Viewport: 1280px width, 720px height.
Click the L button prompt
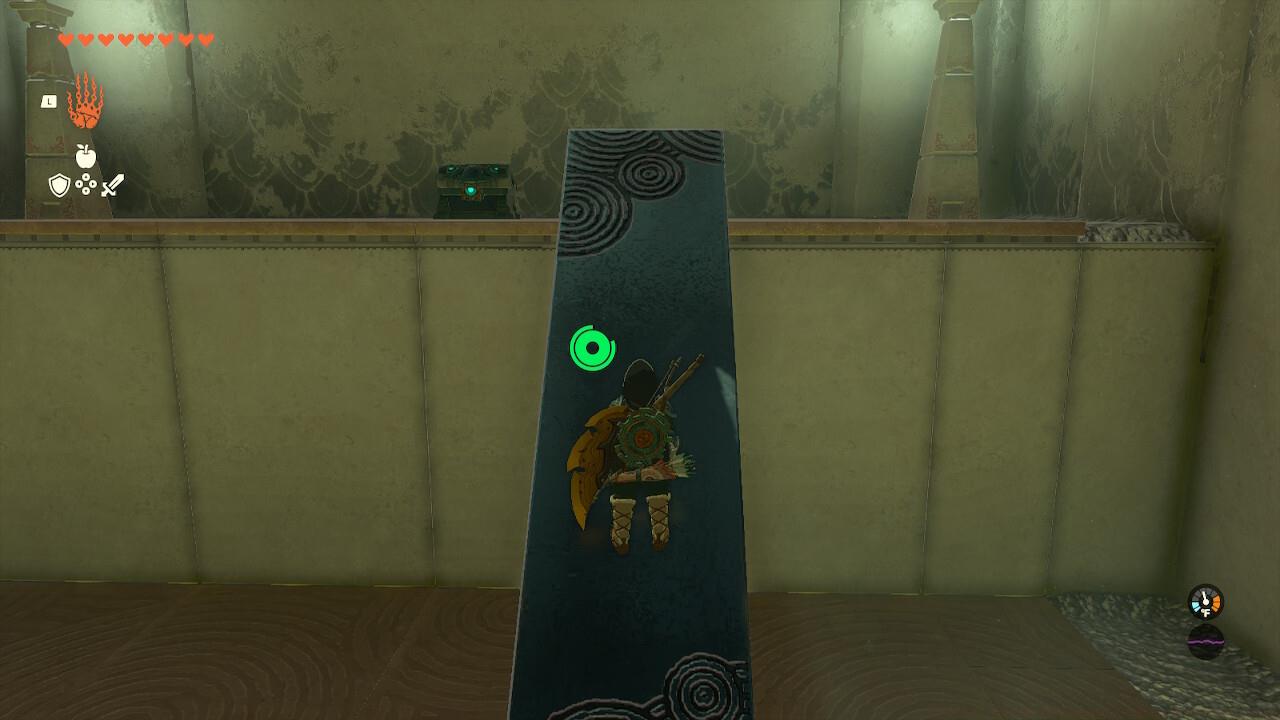(49, 101)
